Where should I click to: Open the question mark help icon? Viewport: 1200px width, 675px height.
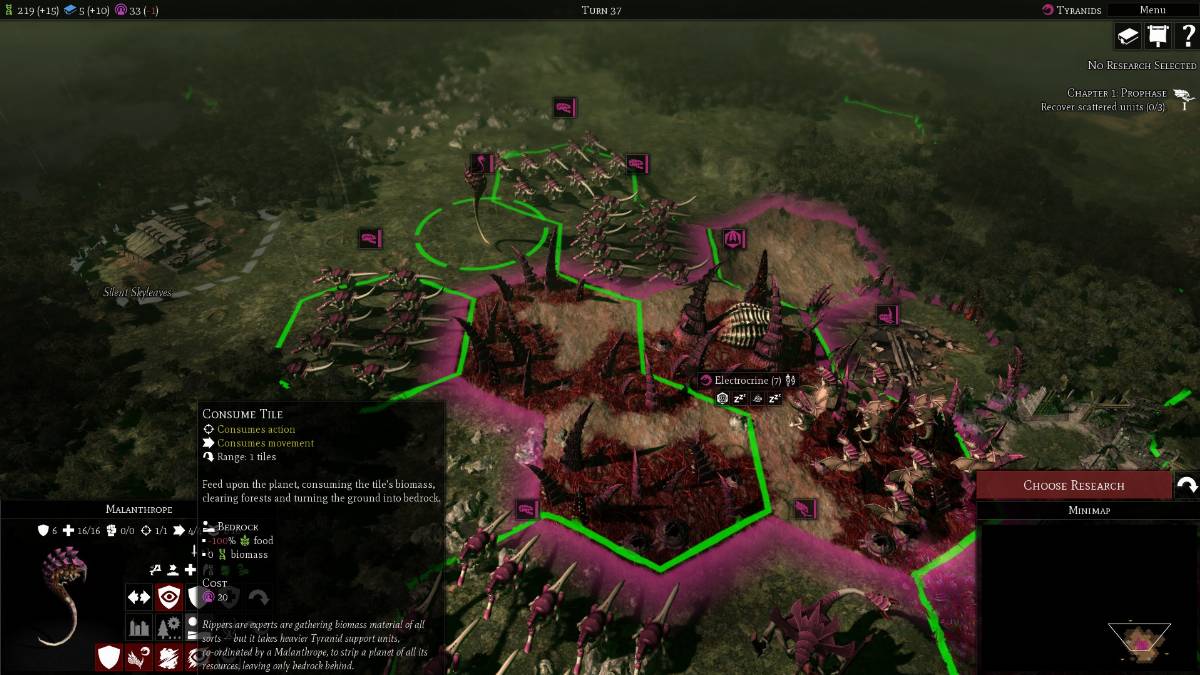[1187, 36]
